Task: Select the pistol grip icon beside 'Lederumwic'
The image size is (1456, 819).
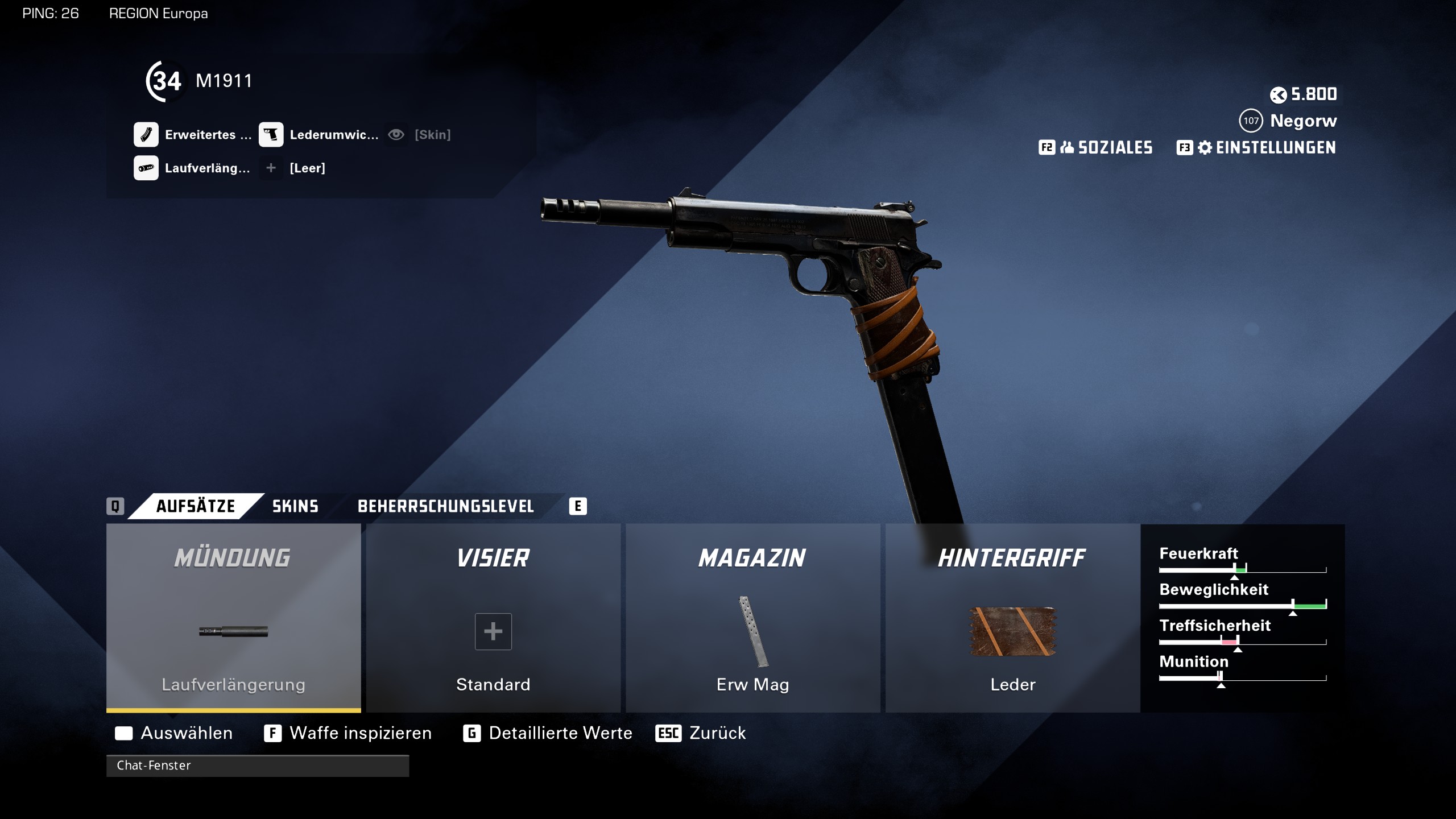Action: (x=272, y=134)
